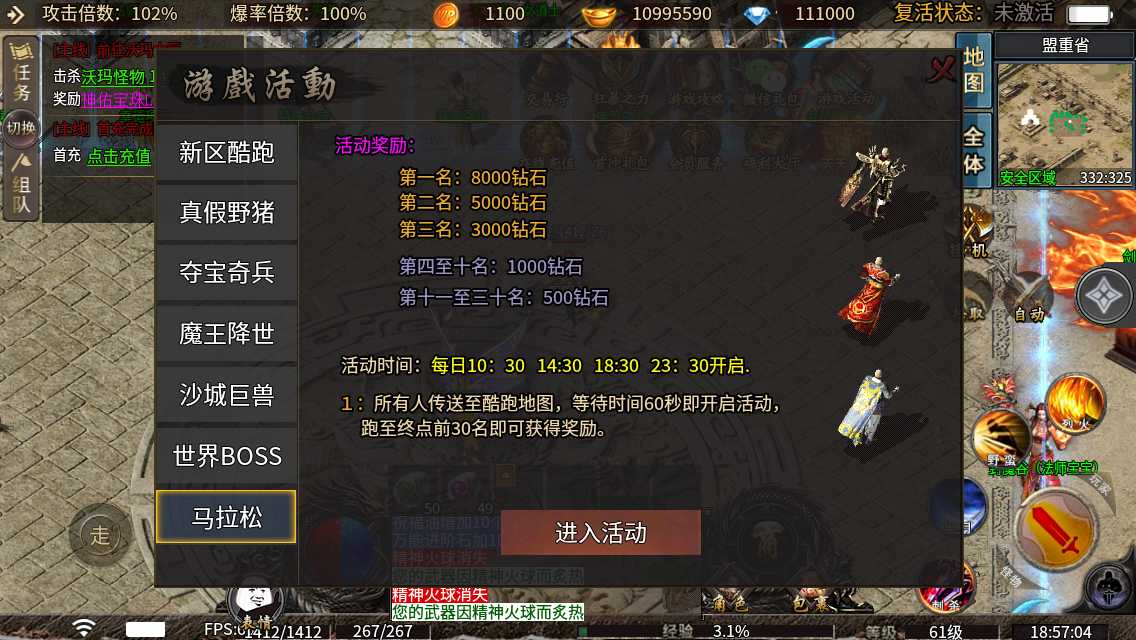Close the 游戏活动 window
This screenshot has height=640, width=1136.
942,69
